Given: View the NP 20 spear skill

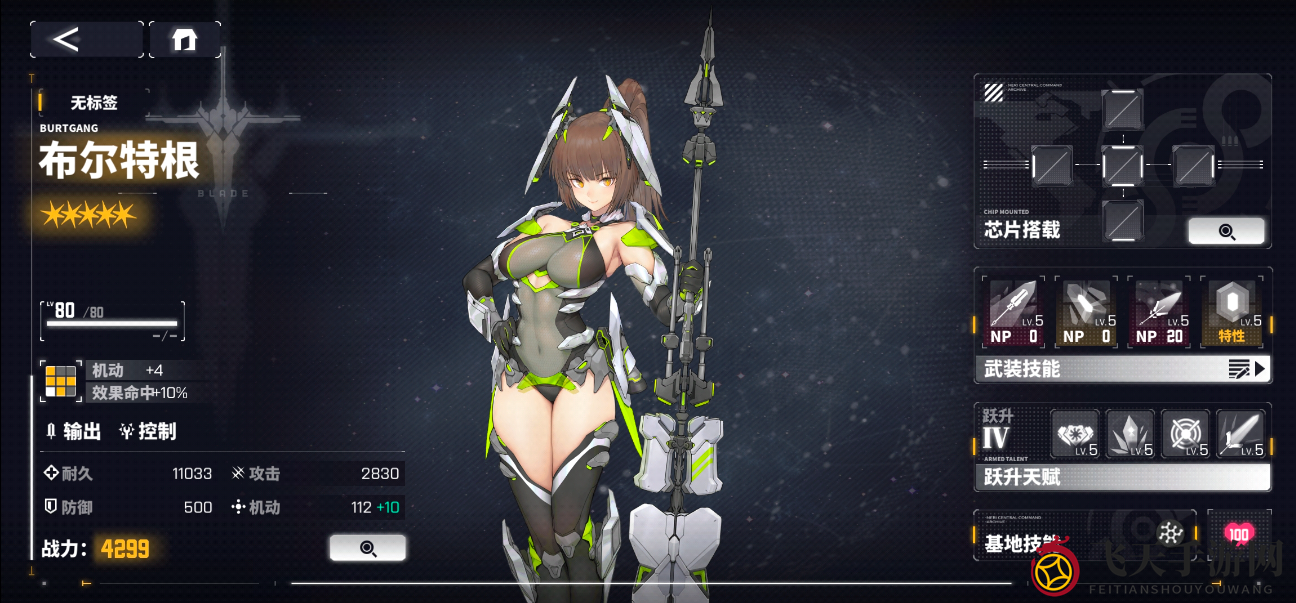Looking at the screenshot, I should [x=1159, y=313].
